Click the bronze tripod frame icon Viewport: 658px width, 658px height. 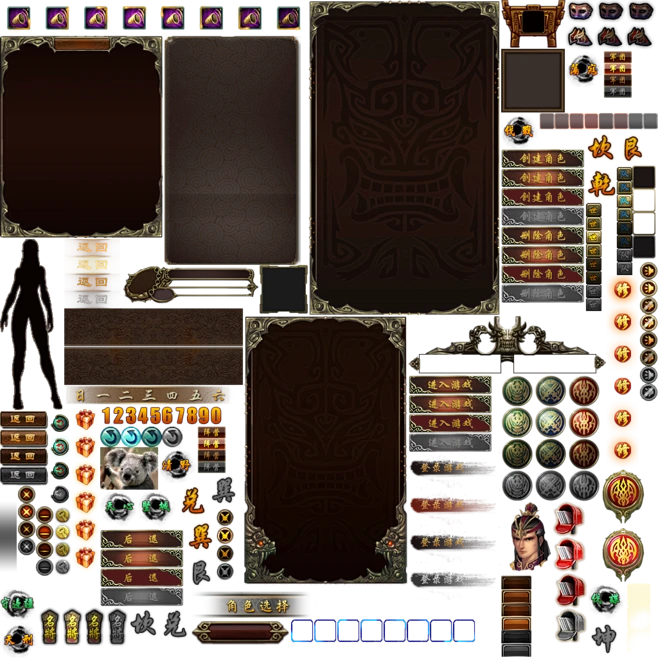[x=532, y=20]
